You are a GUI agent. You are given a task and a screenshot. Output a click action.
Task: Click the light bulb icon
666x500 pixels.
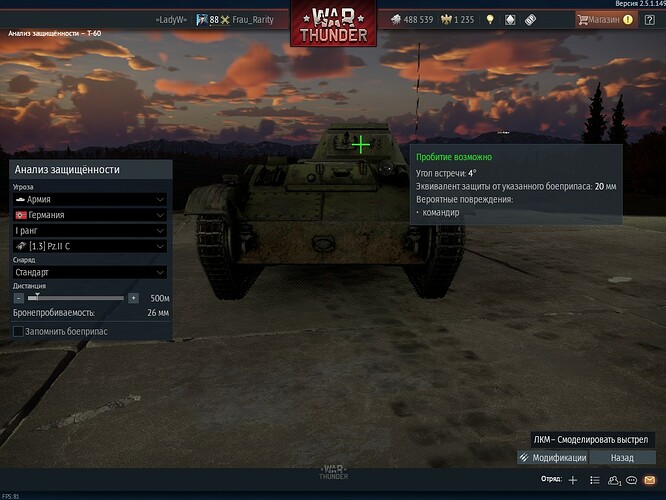pyautogui.click(x=490, y=19)
